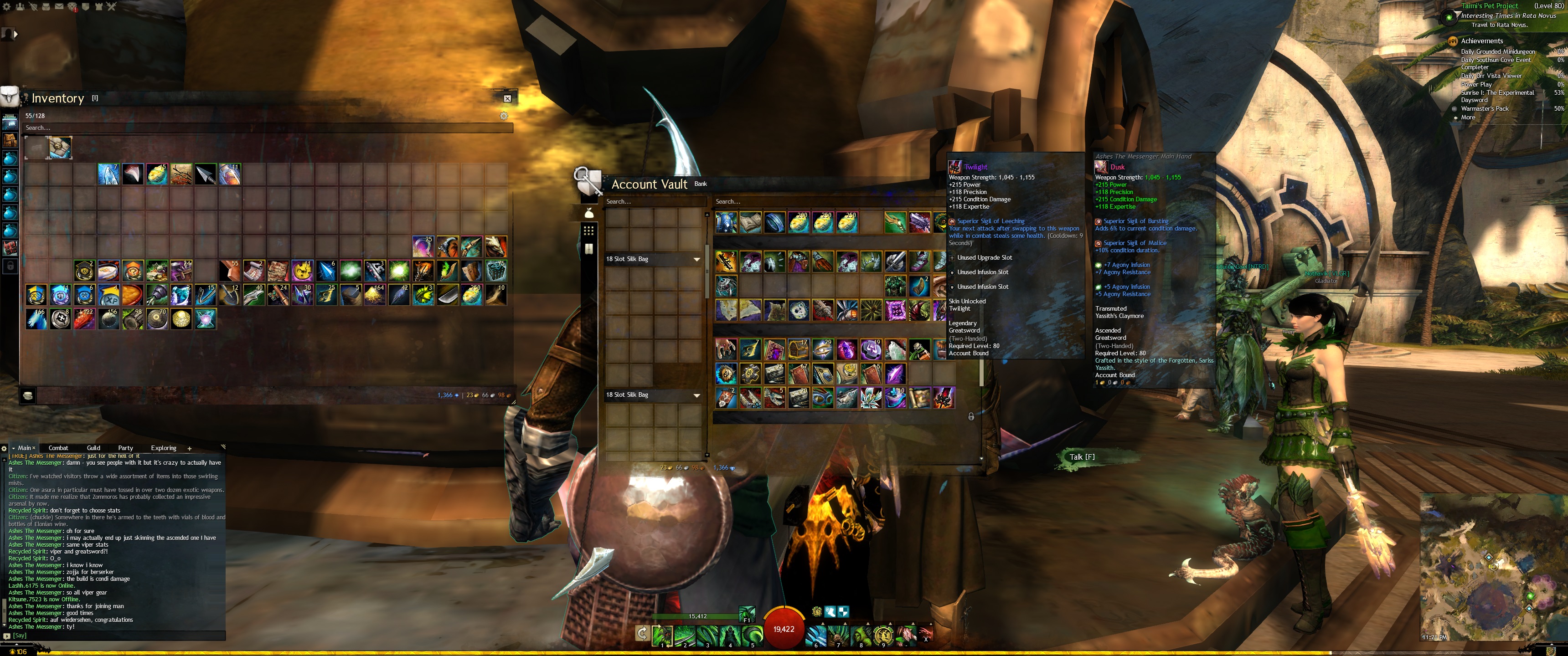Select the golden treasure chest in vault

(x=798, y=350)
